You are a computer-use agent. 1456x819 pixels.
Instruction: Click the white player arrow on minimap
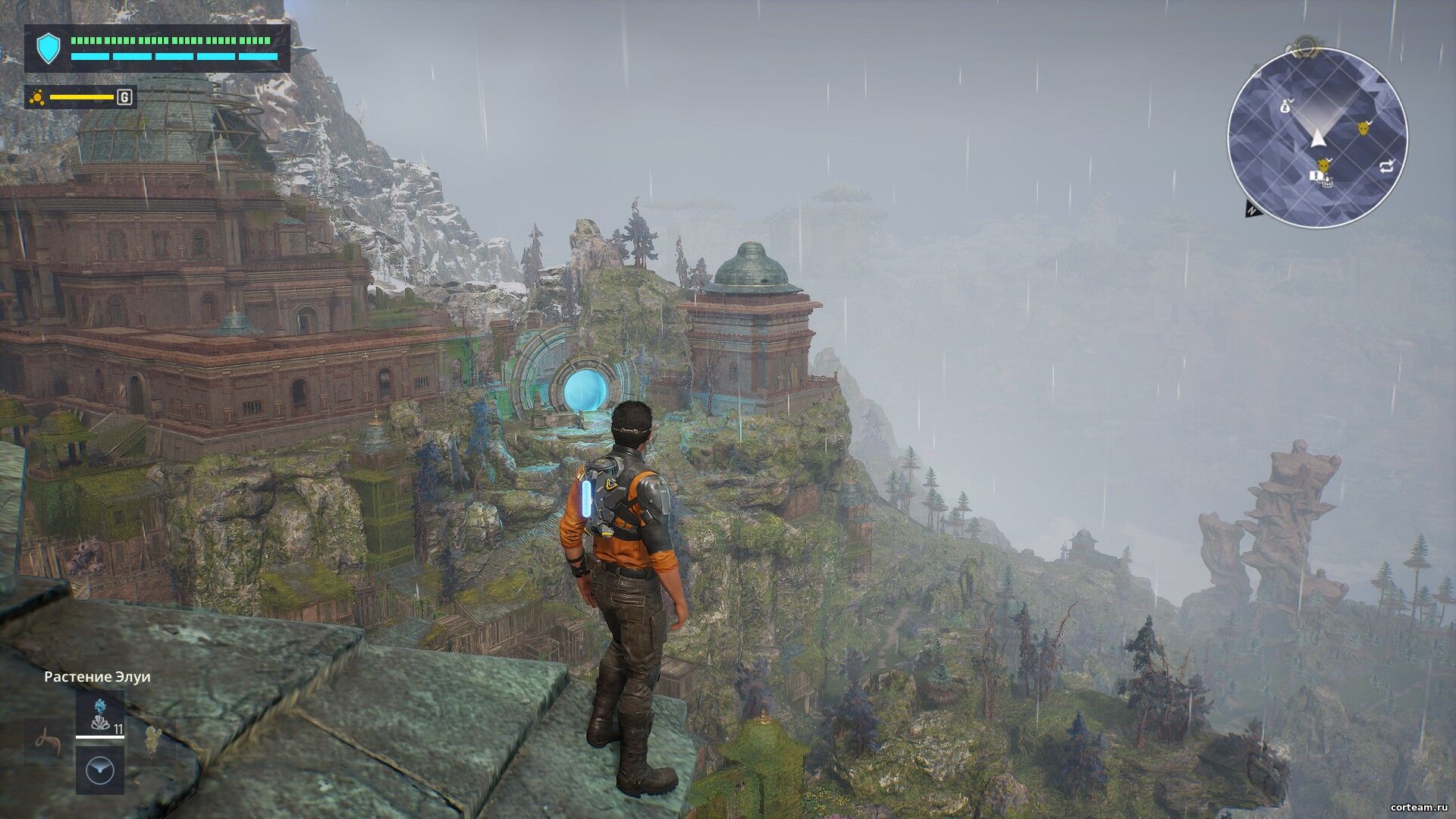[x=1317, y=138]
